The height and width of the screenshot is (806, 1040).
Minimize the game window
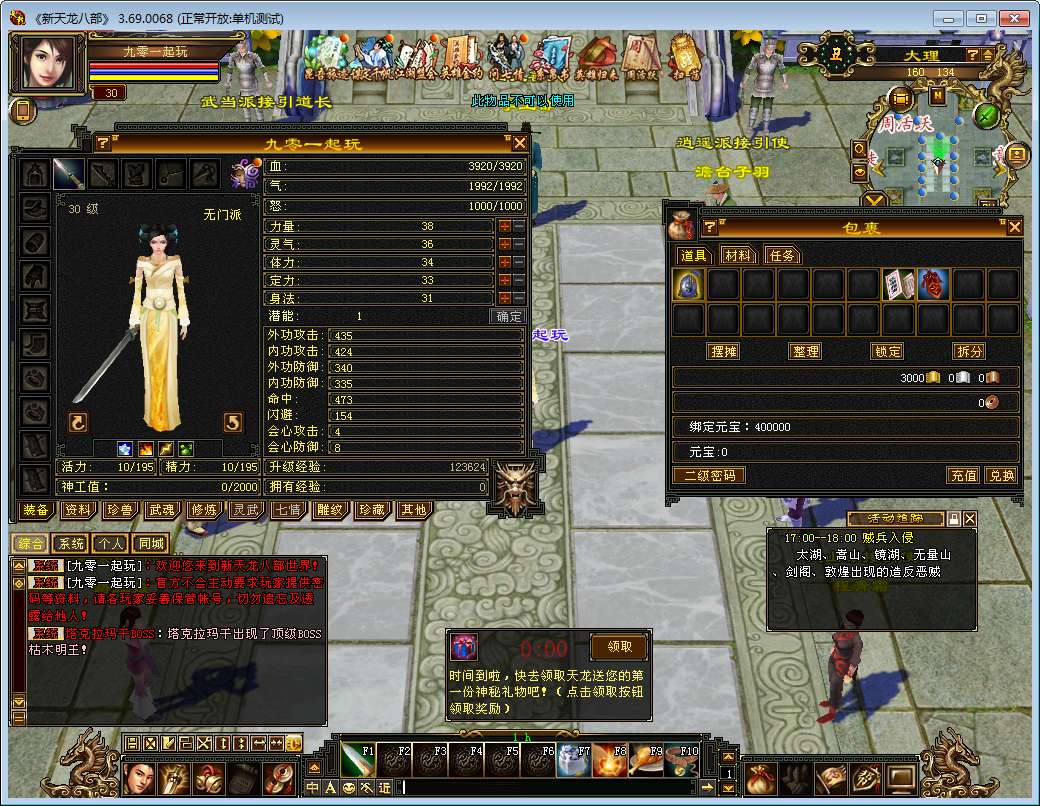(x=949, y=18)
